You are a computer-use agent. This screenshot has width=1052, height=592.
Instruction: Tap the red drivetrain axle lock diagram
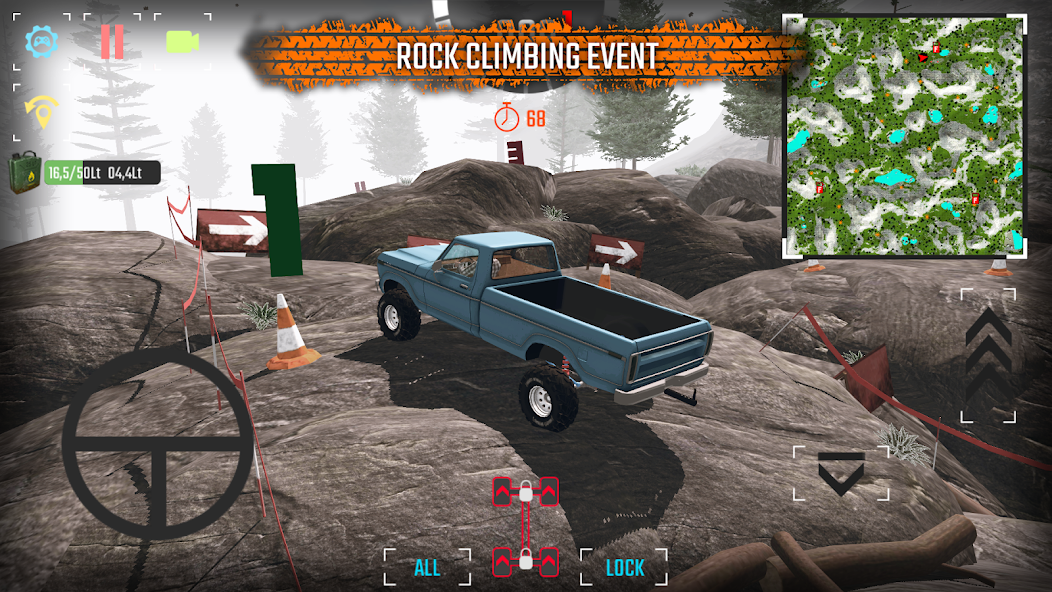click(x=526, y=527)
